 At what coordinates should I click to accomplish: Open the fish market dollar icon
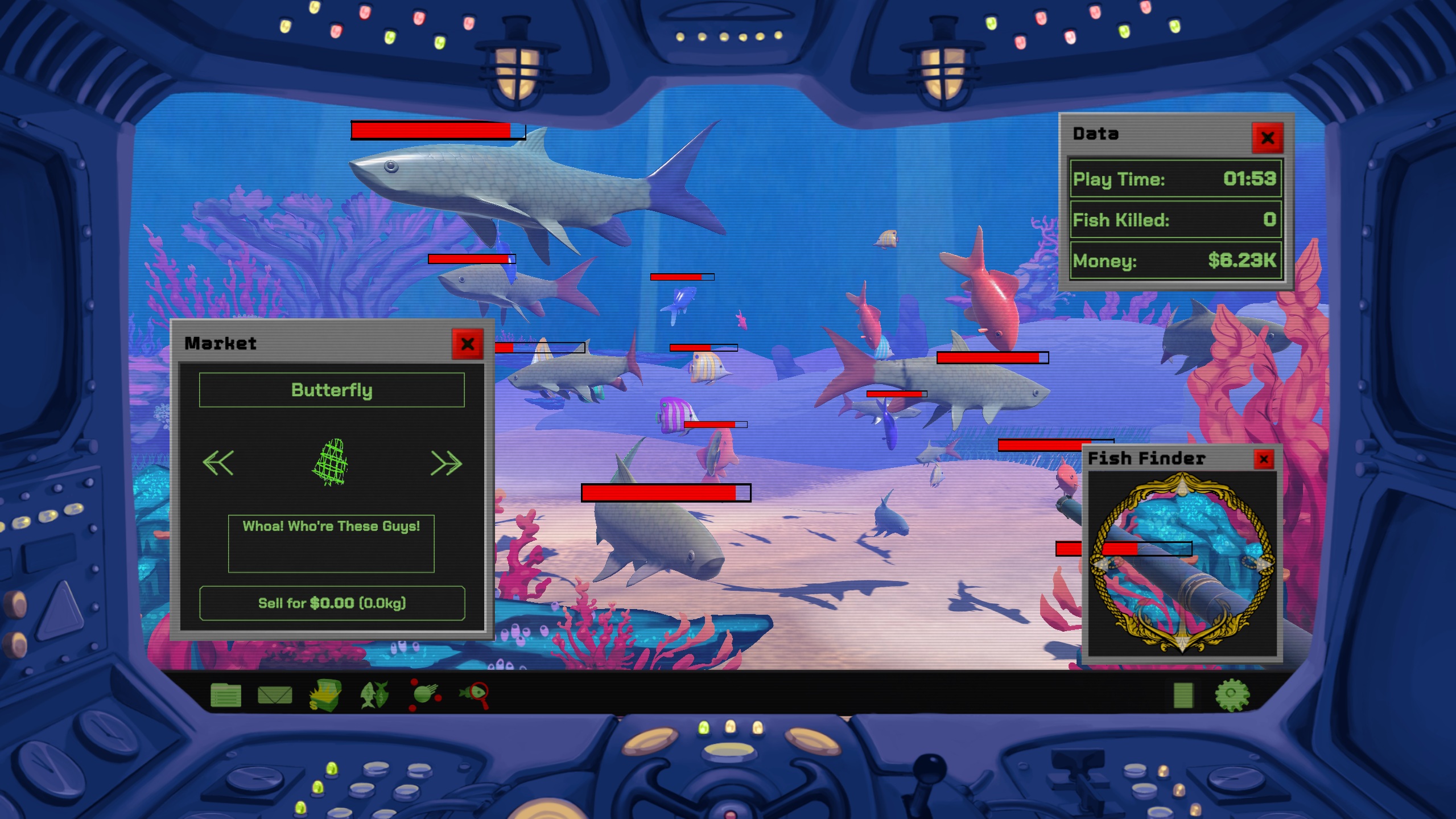coord(374,695)
